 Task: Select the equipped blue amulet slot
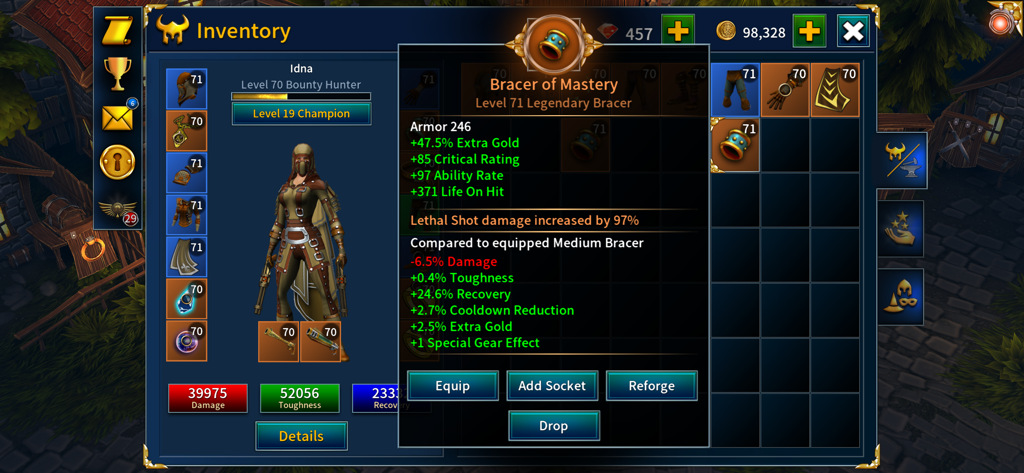[x=186, y=299]
